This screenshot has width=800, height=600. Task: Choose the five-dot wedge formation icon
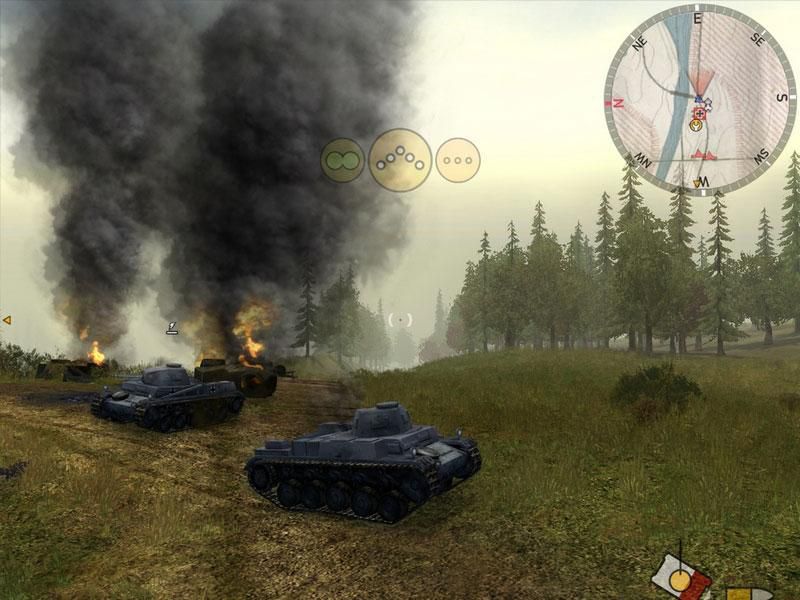(x=400, y=160)
